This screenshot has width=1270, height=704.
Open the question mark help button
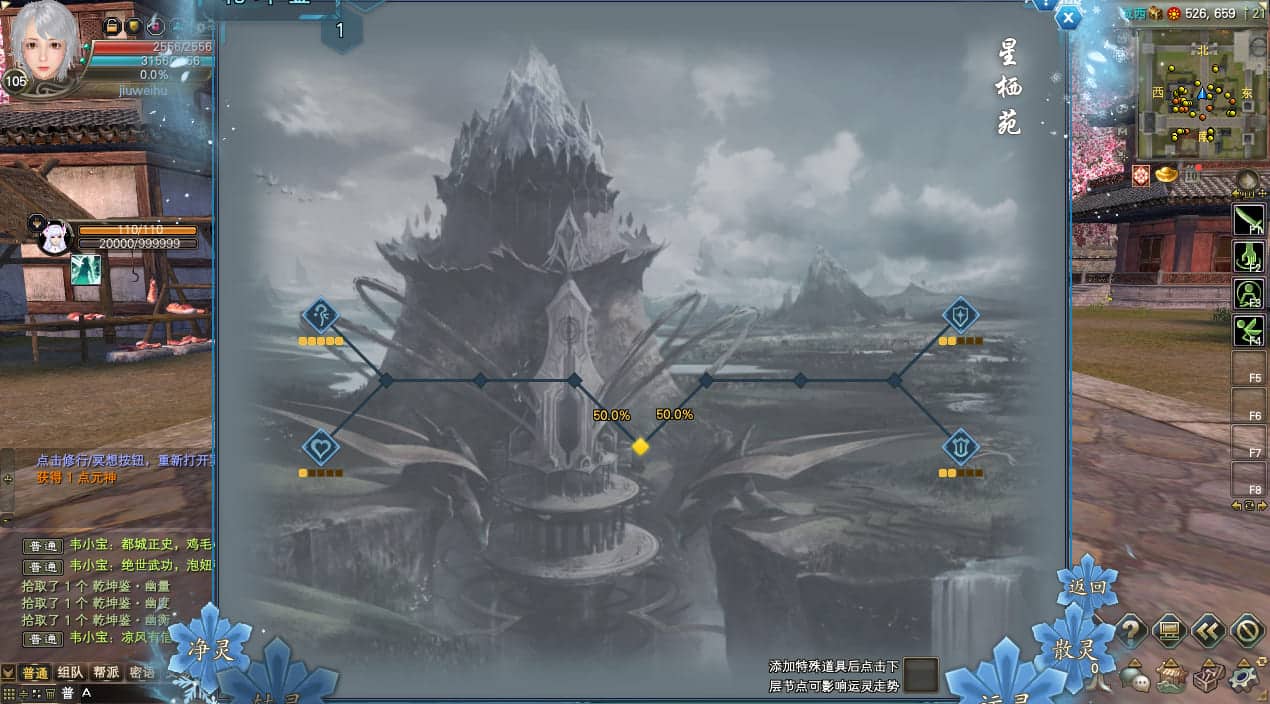[x=1131, y=630]
